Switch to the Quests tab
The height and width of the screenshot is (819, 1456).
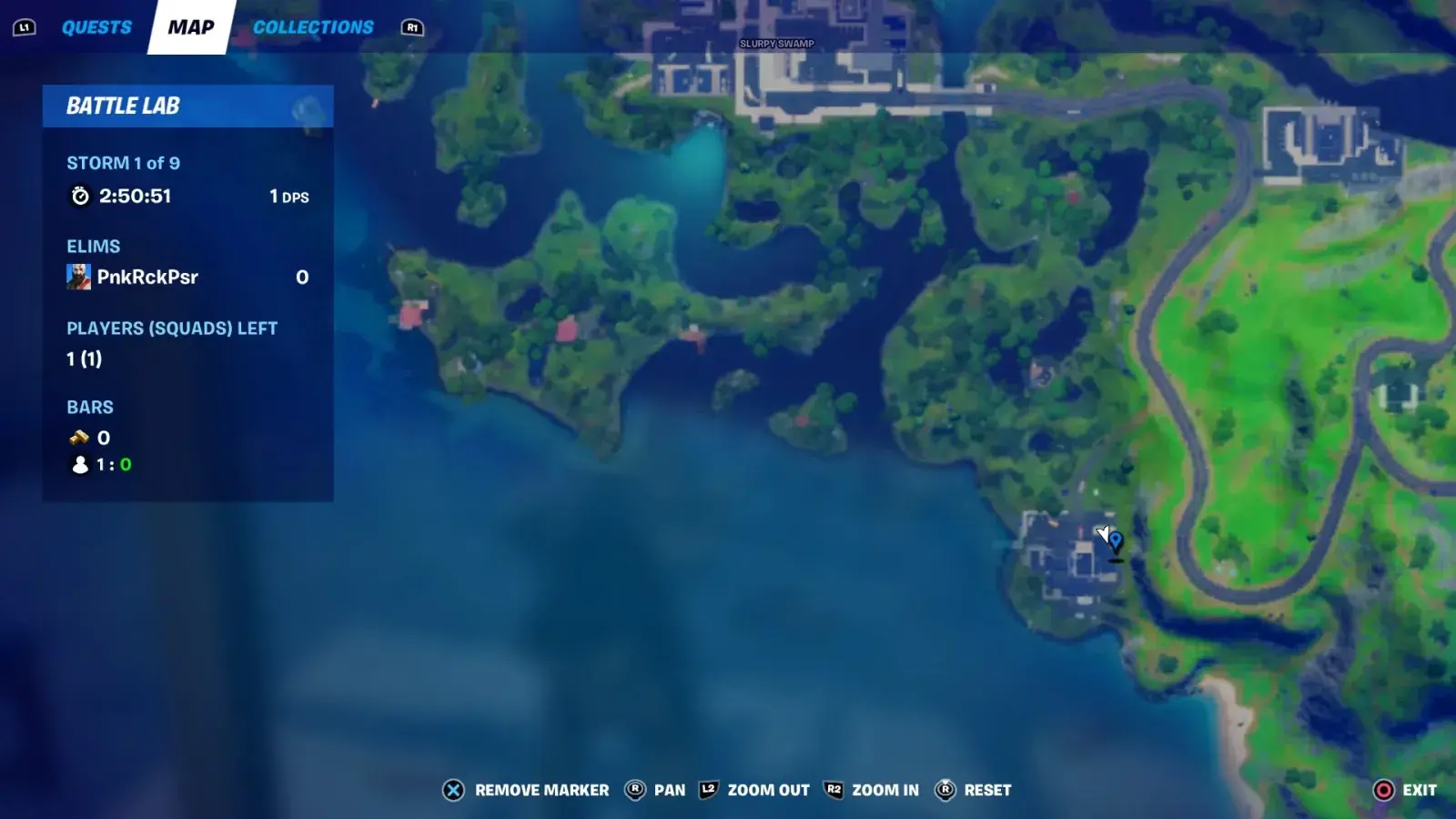pos(96,26)
